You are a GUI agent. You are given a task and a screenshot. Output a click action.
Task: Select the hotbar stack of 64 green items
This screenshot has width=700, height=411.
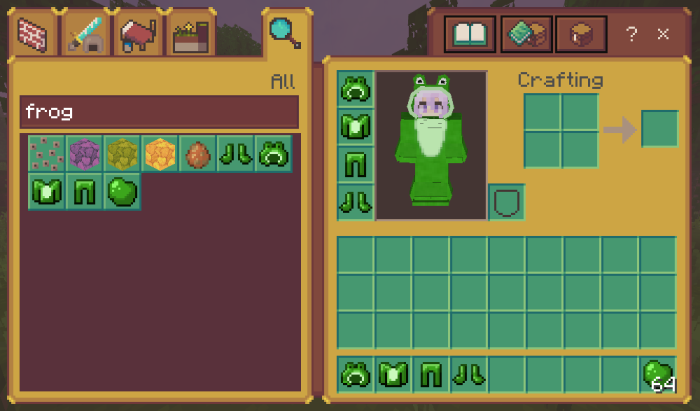[x=659, y=375]
